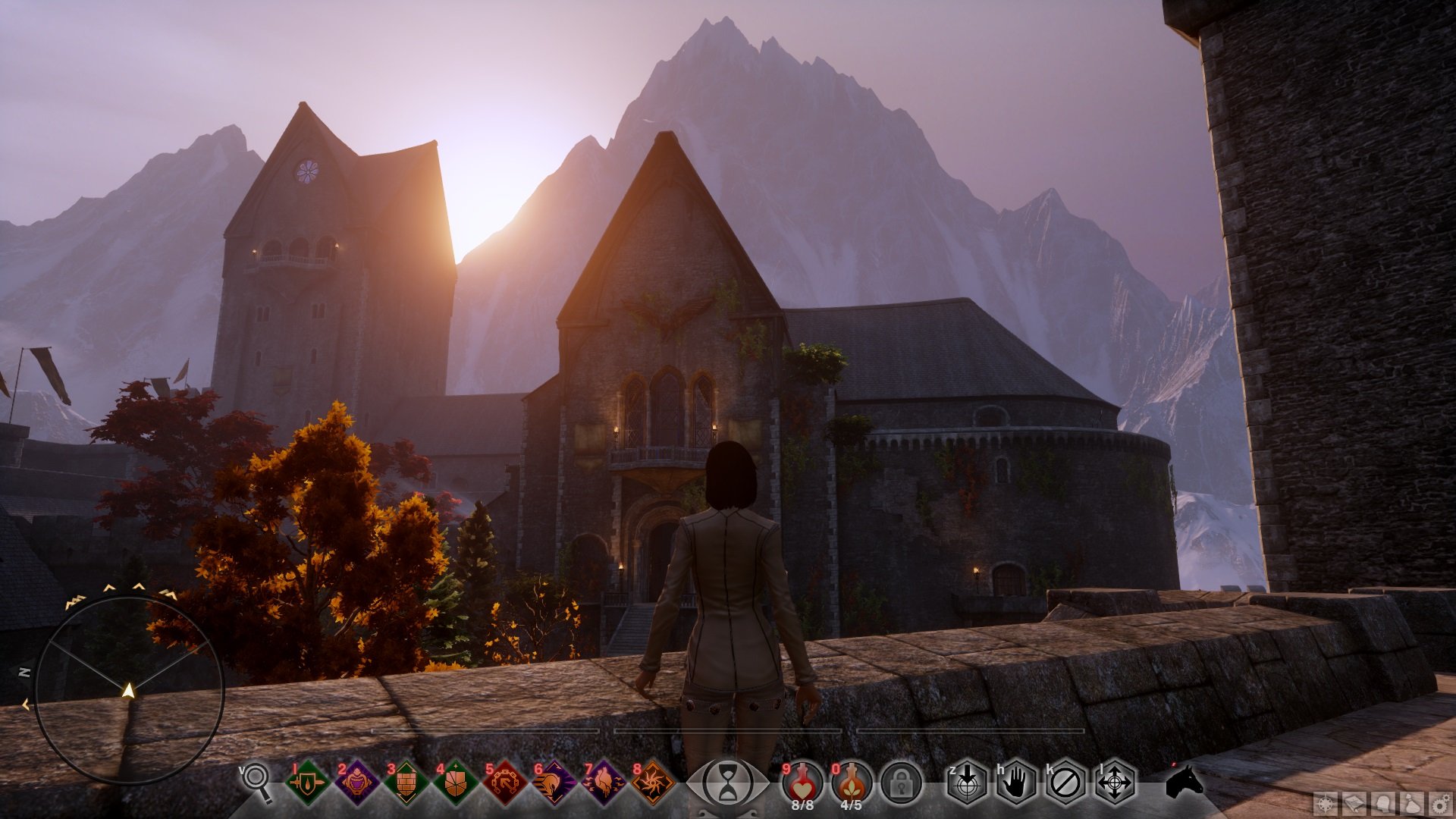
Task: Drink the red heart health potion
Action: click(802, 781)
